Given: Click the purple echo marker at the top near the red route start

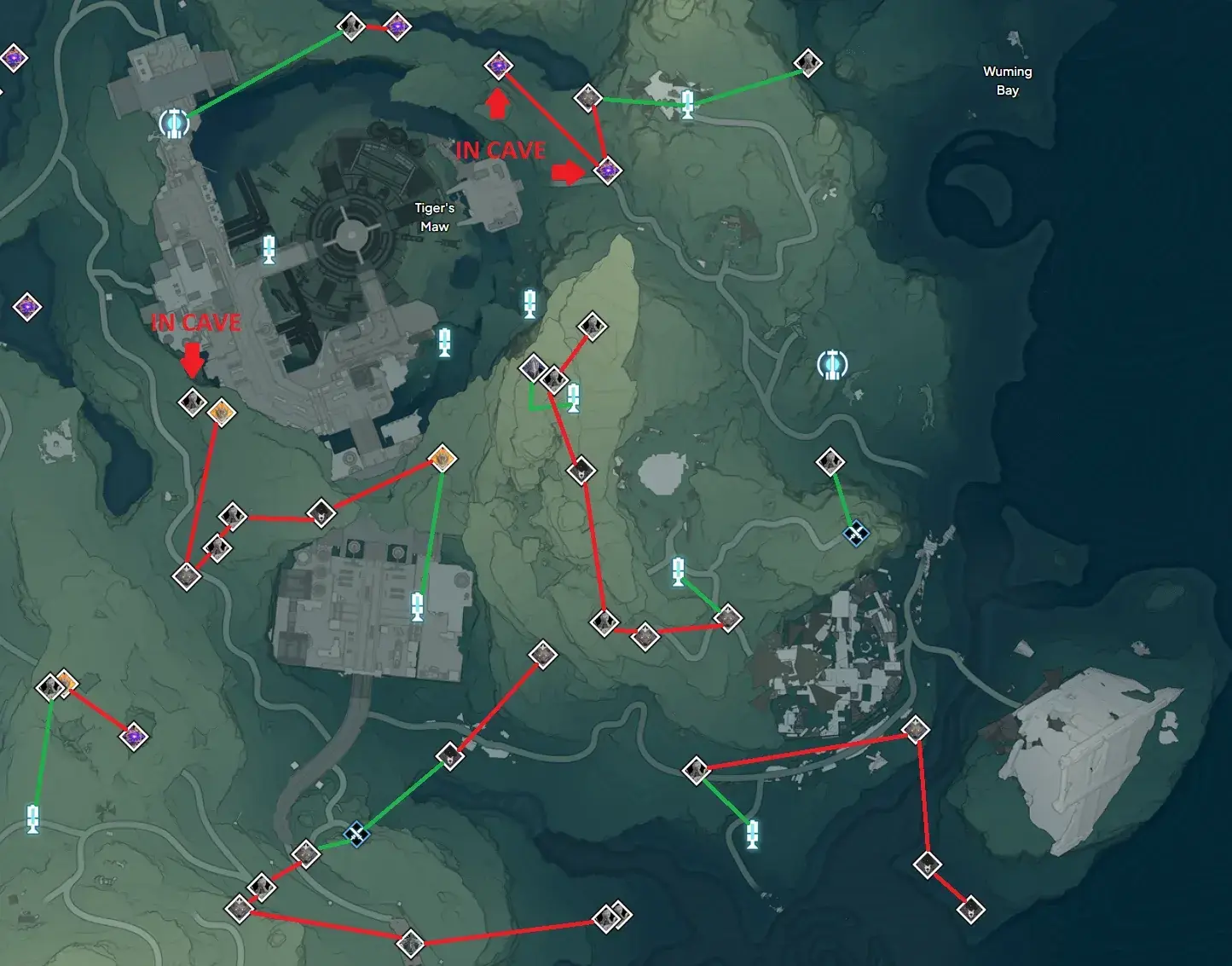Looking at the screenshot, I should pyautogui.click(x=499, y=65).
